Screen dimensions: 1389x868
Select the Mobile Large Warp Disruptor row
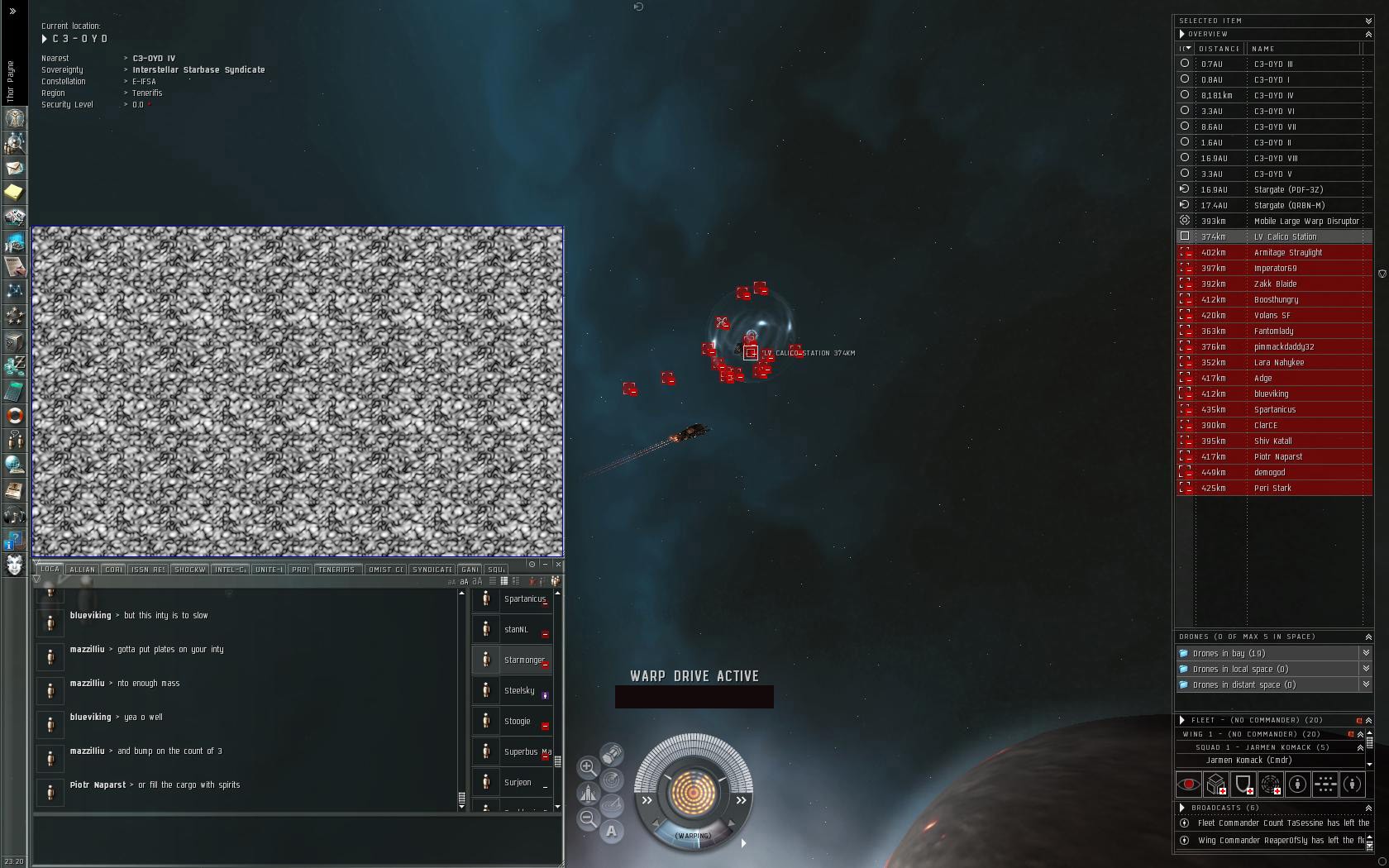point(1305,222)
